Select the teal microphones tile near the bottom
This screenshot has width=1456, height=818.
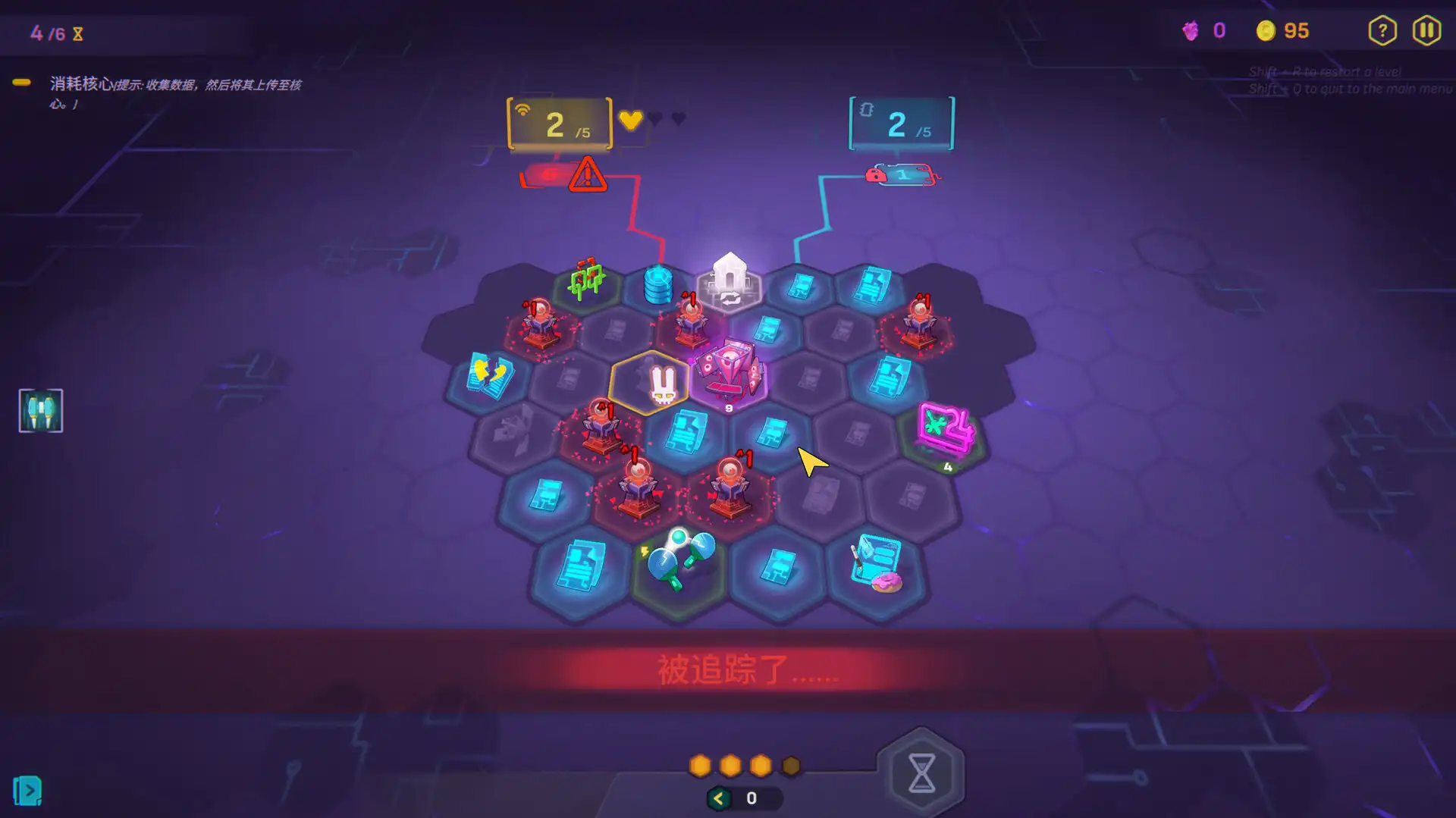coord(677,559)
